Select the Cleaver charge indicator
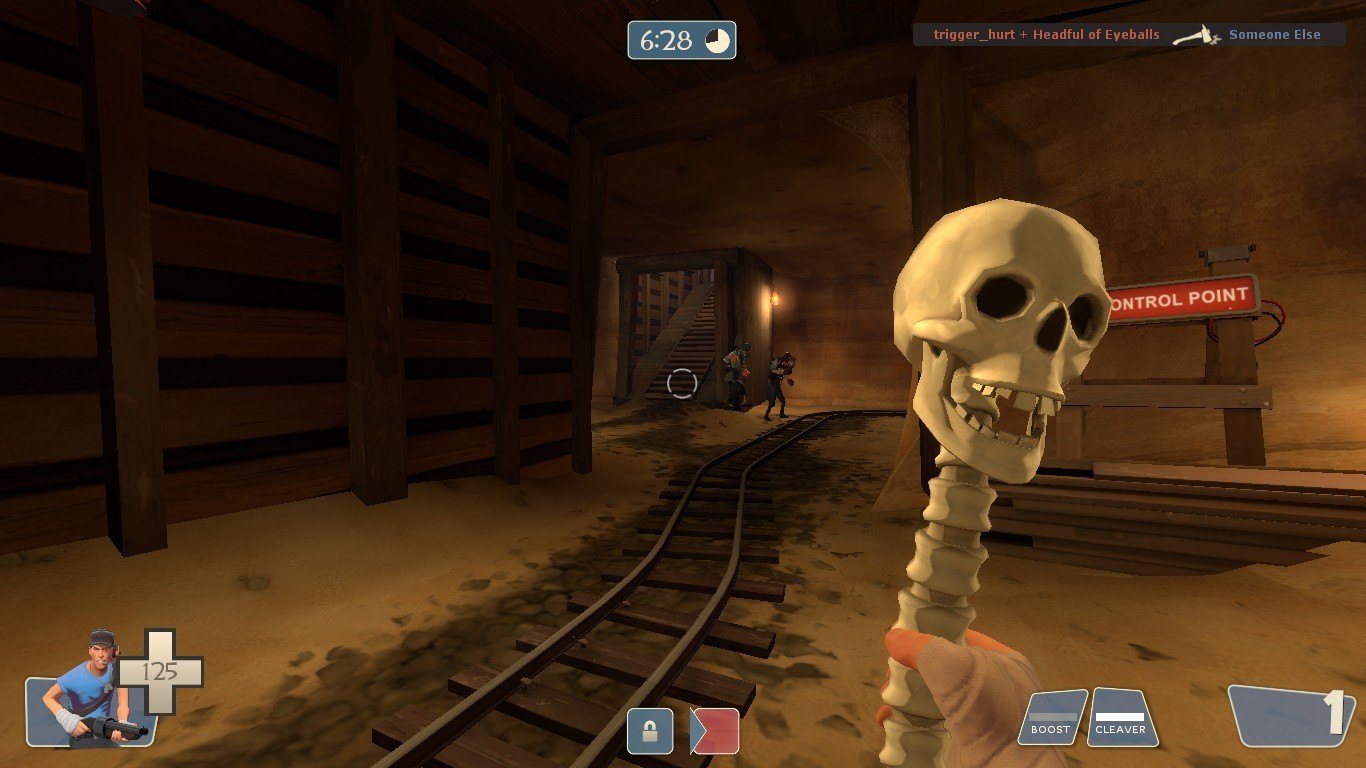This screenshot has height=768, width=1366. 1121,717
